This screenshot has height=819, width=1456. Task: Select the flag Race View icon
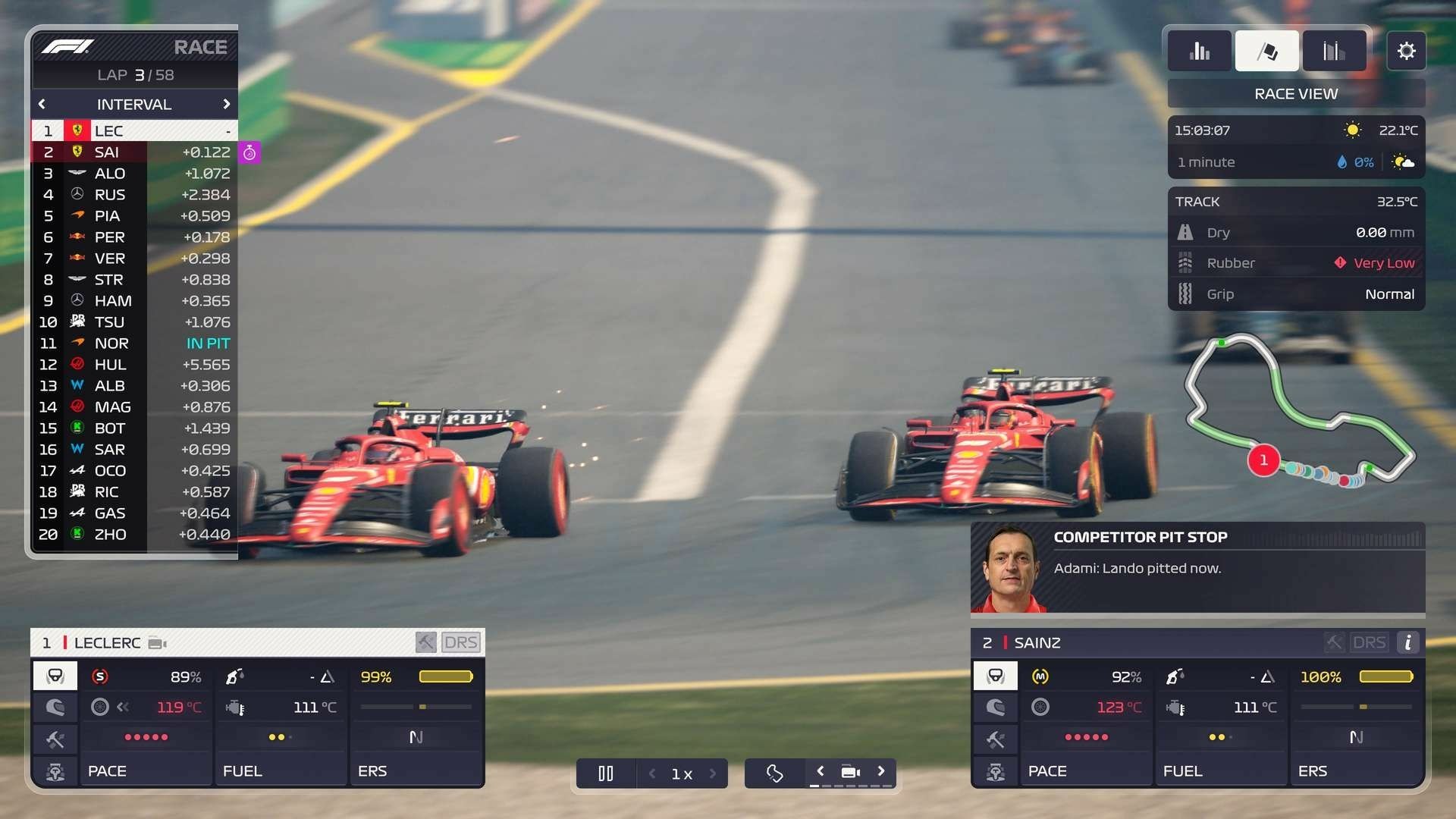(1266, 50)
